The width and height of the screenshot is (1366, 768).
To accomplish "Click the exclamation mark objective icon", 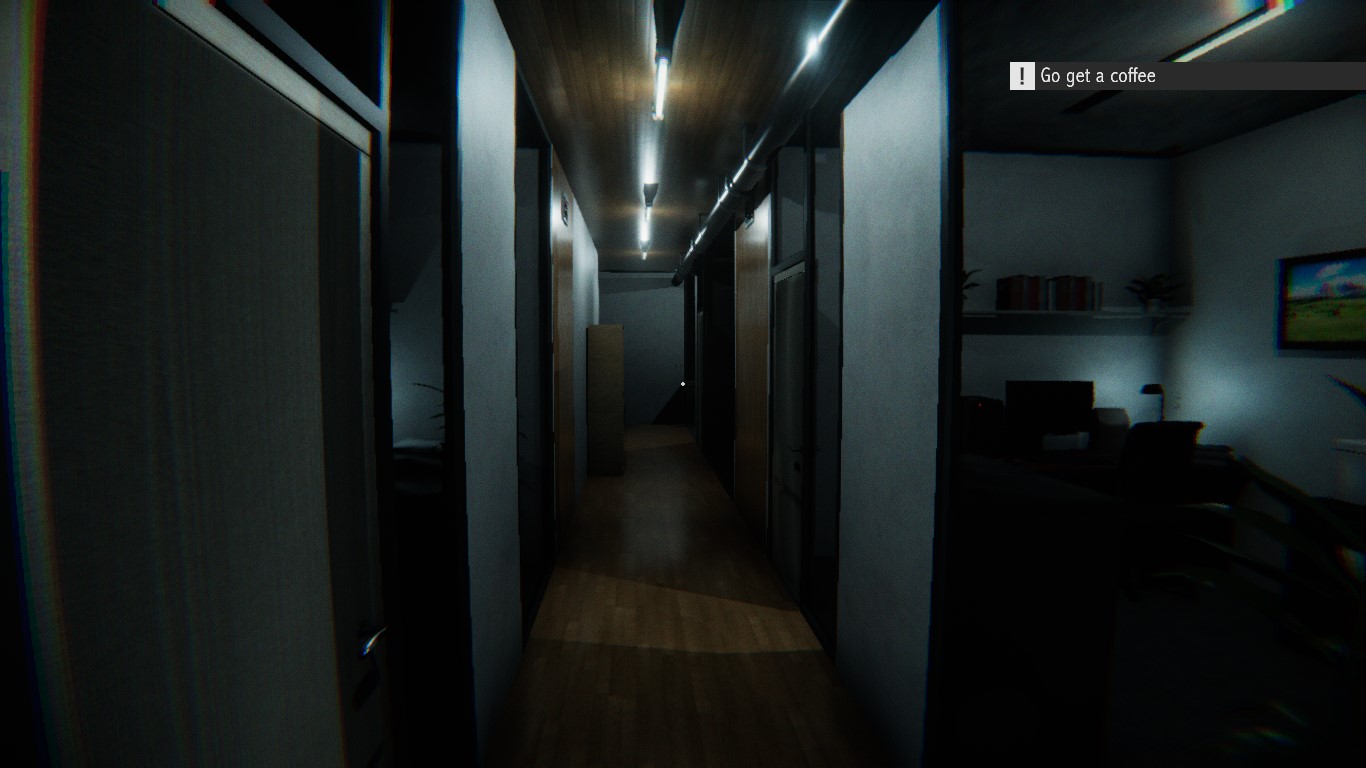I will coord(1020,76).
